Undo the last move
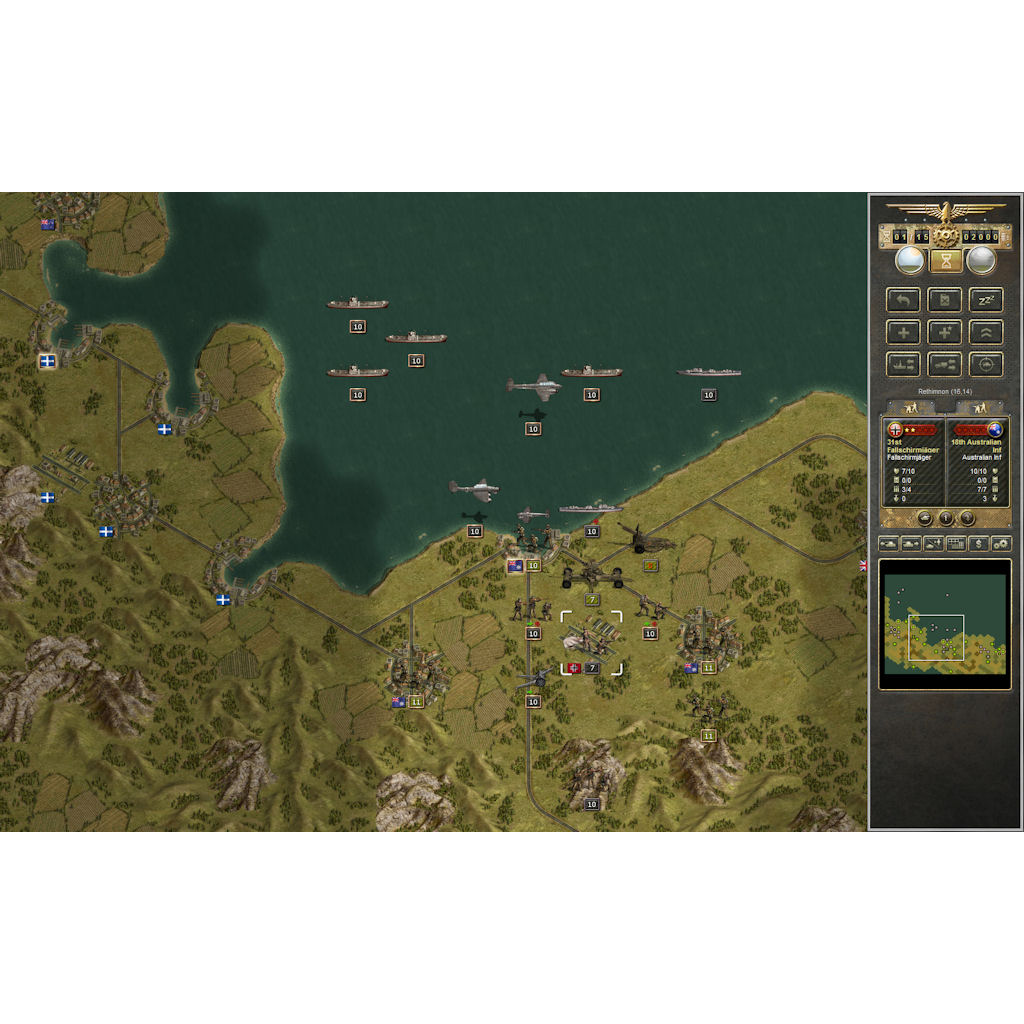Screen dimensions: 1024x1024 tap(903, 300)
